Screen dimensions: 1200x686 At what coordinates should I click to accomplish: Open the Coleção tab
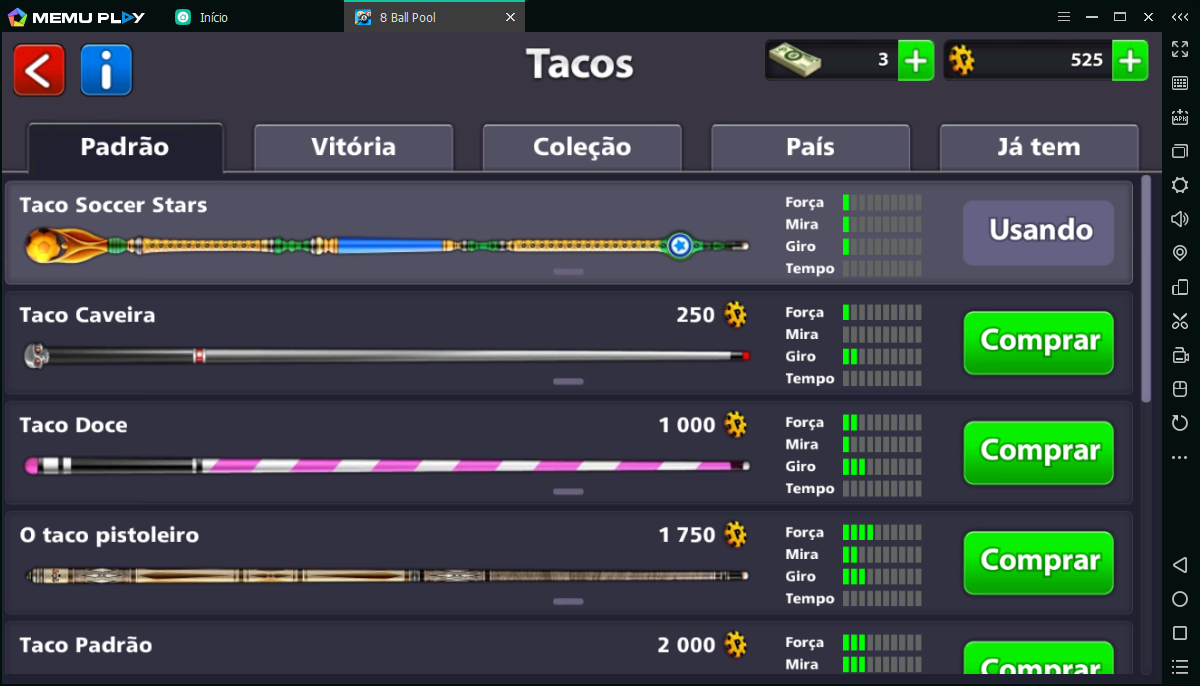[x=582, y=148]
